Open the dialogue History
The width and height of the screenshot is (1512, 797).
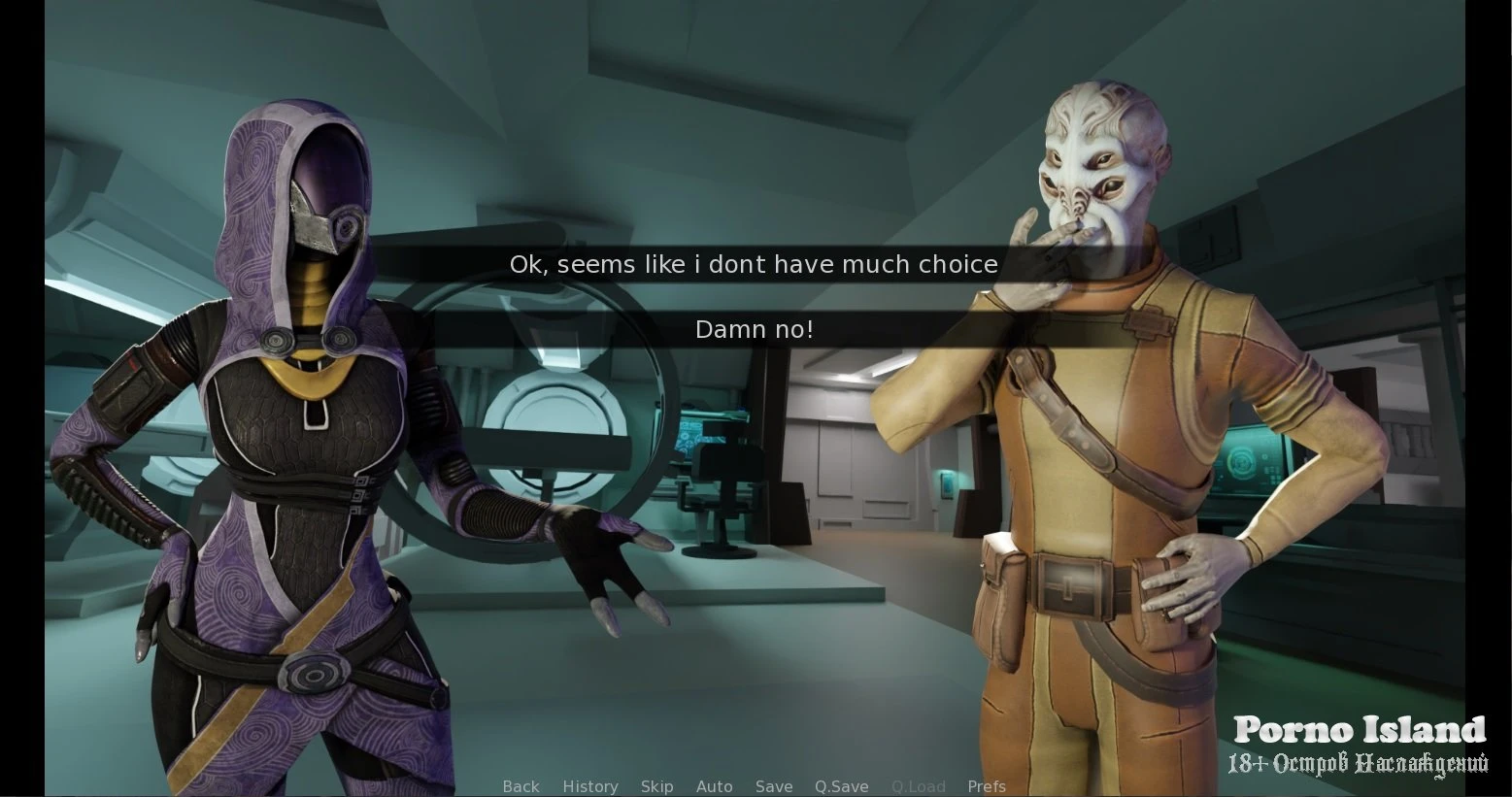pos(590,786)
